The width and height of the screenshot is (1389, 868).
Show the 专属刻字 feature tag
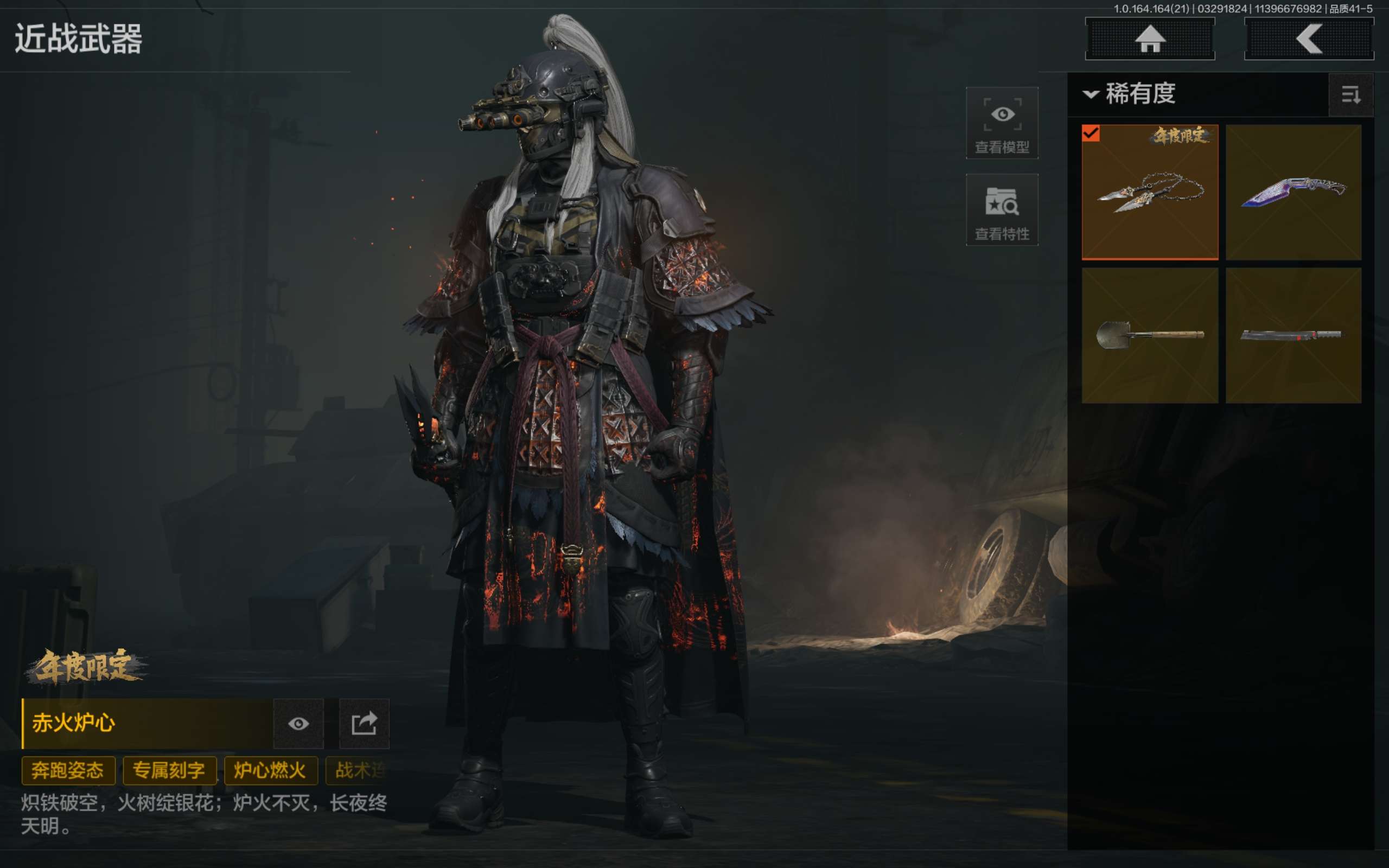[169, 770]
